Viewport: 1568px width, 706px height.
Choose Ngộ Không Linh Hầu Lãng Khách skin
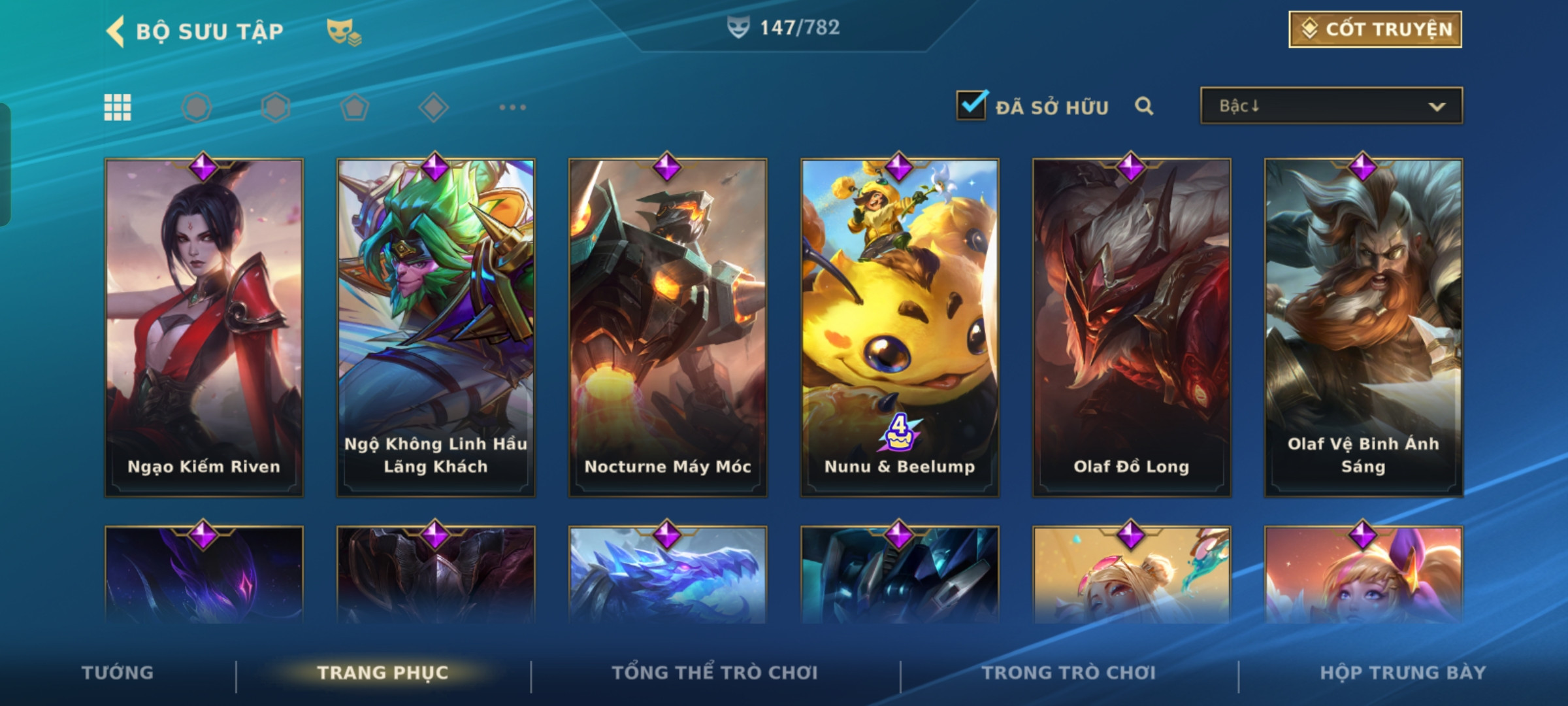coord(436,327)
